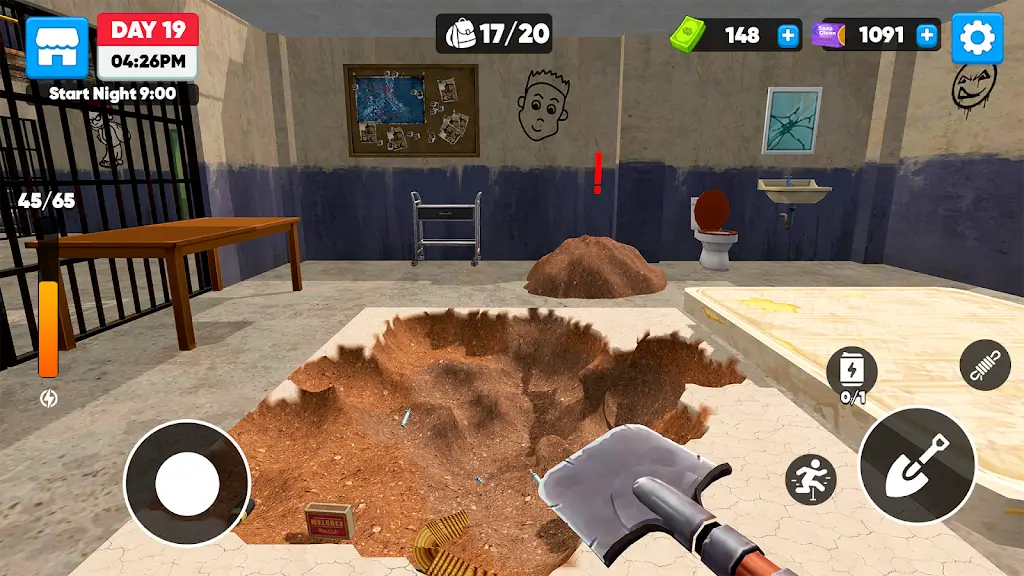Open the backpack inventory showing 17/20
This screenshot has height=576, width=1024.
495,34
